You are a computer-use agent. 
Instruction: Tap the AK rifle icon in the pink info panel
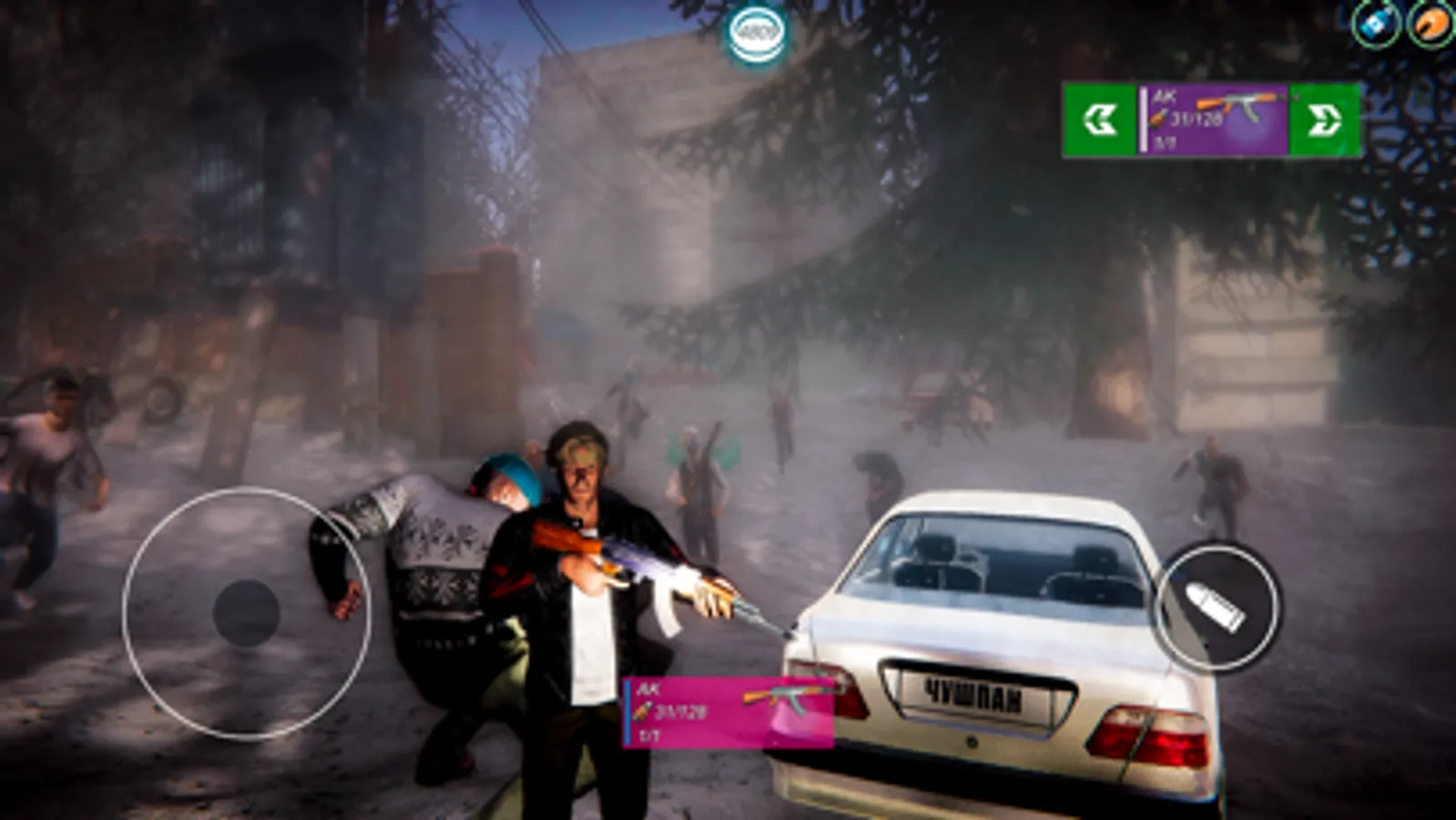tap(789, 695)
